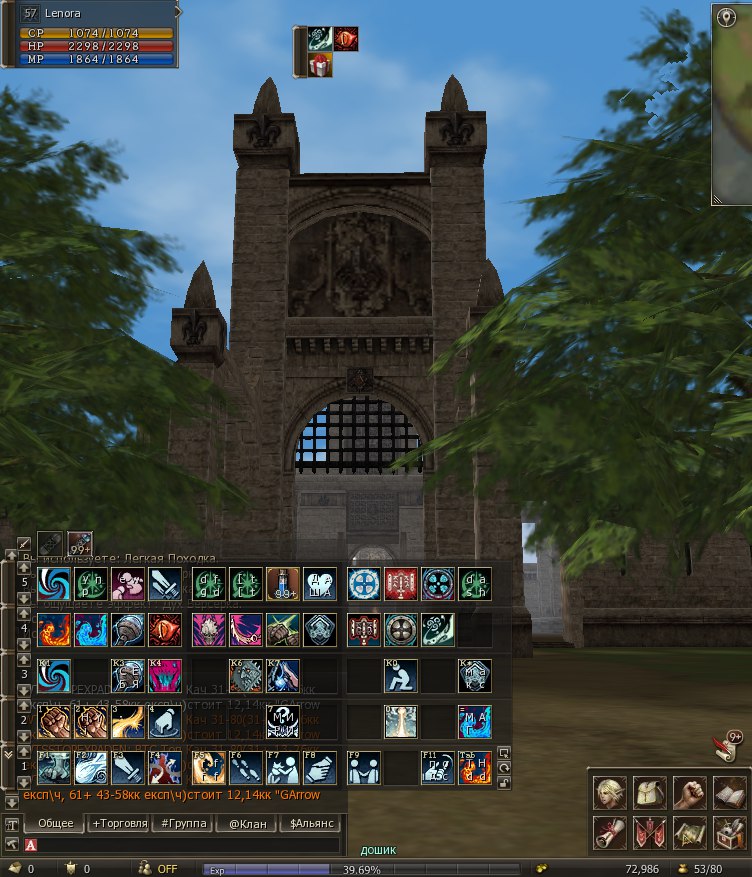Open the world map icon
Viewport: 752px width, 877px height.
689,832
